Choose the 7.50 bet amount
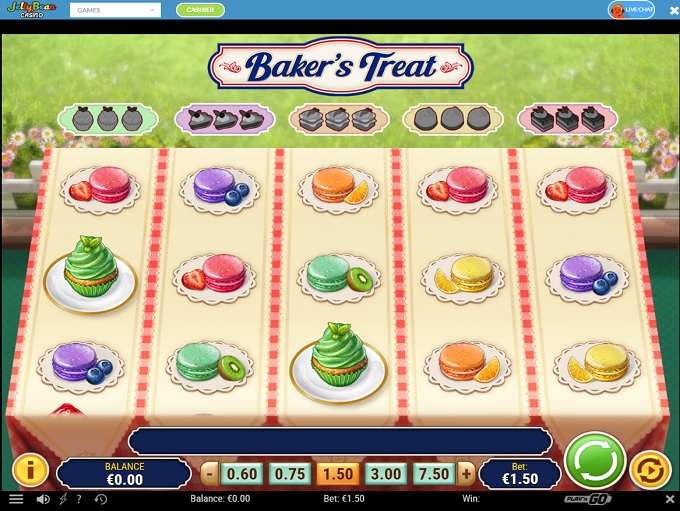 pyautogui.click(x=432, y=474)
